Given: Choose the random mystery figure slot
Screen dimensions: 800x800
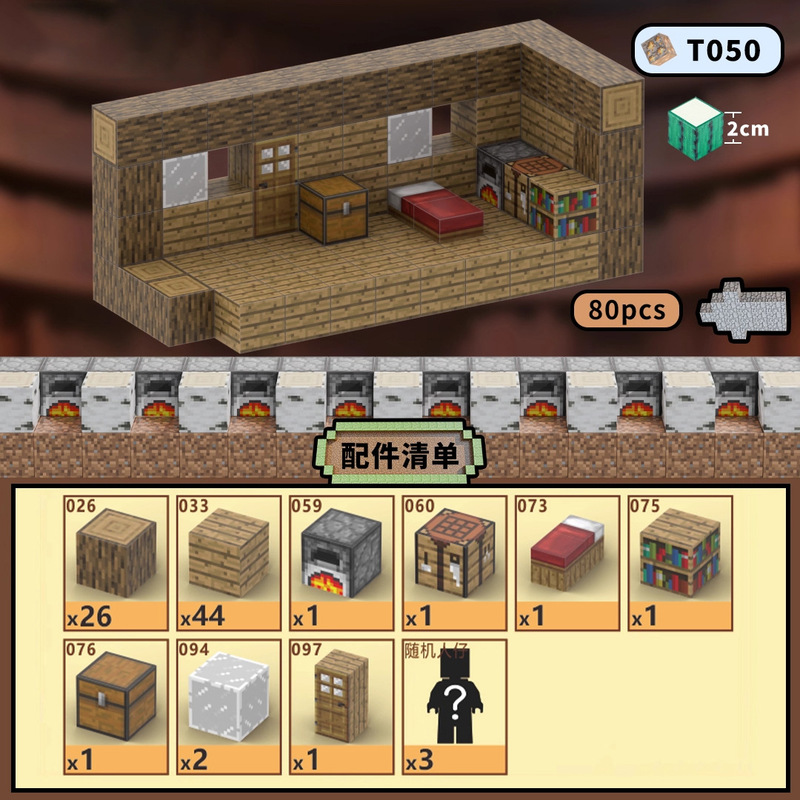Looking at the screenshot, I should pos(452,707).
